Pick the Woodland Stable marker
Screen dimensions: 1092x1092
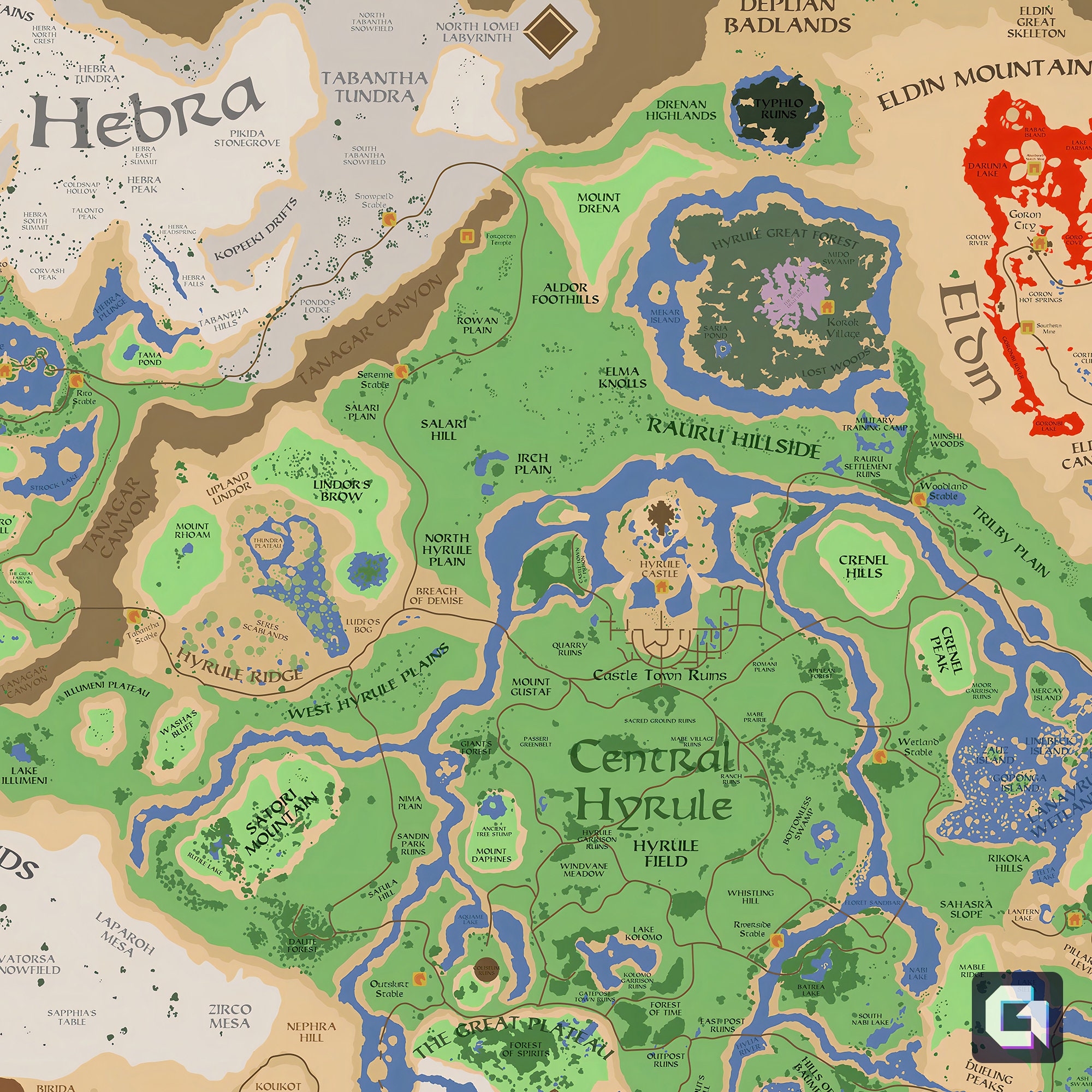click(918, 498)
